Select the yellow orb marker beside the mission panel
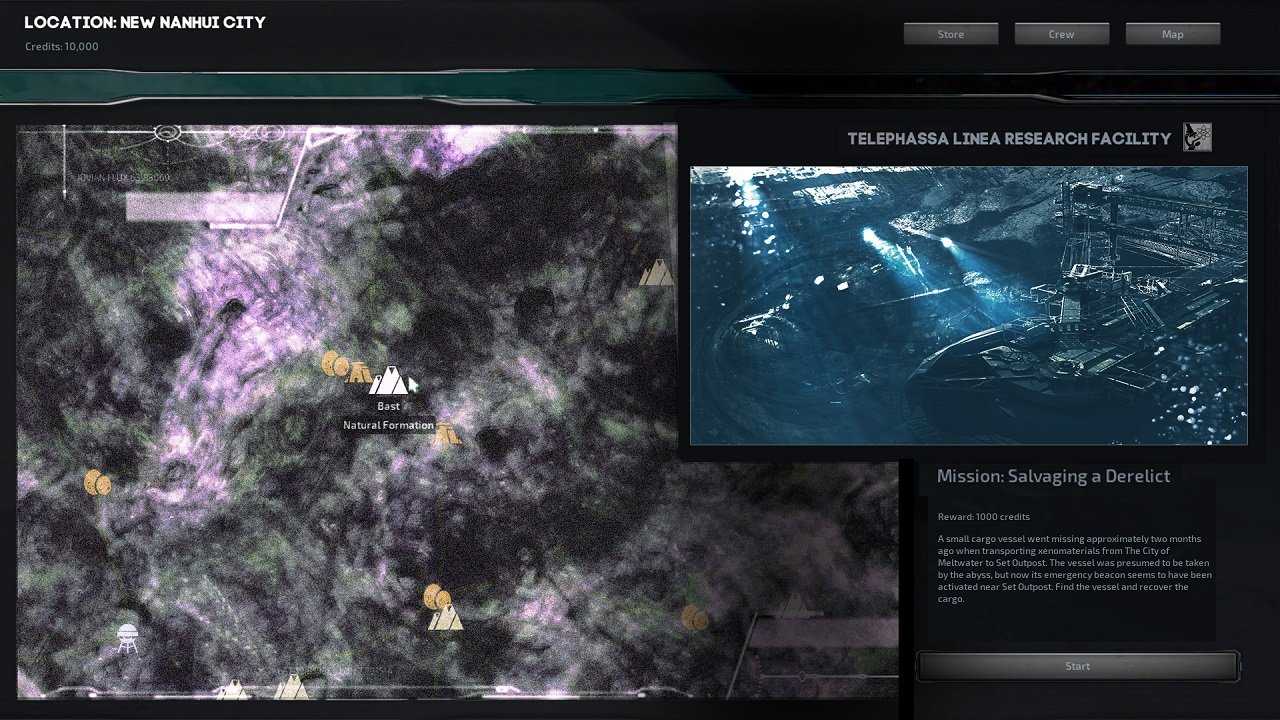This screenshot has width=1280, height=720. [x=694, y=617]
